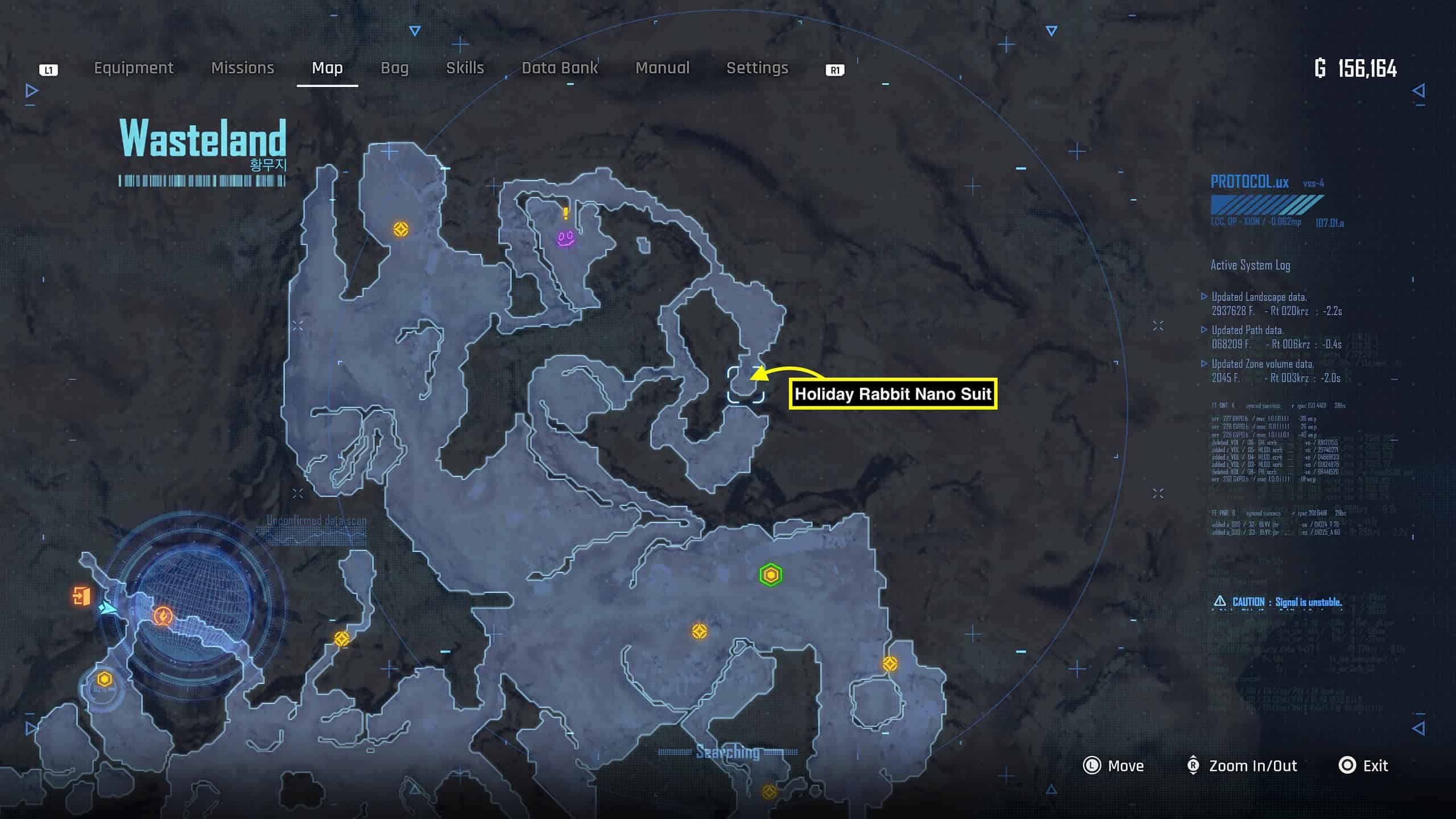1456x819 pixels.
Task: Switch to the Data Bank tab
Action: coord(559,68)
